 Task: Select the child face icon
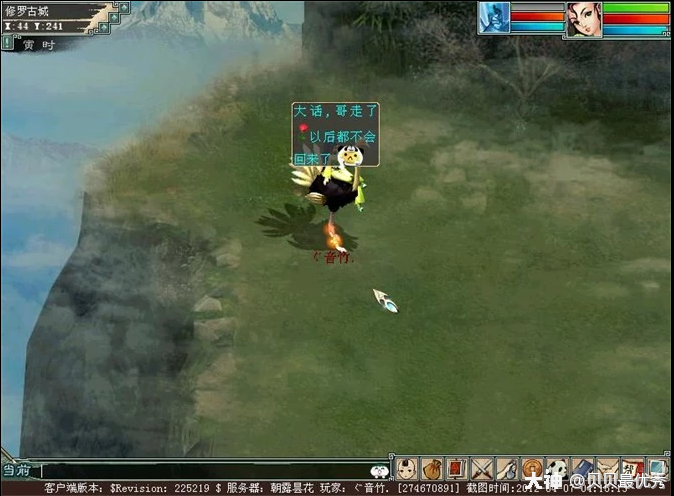(407, 468)
